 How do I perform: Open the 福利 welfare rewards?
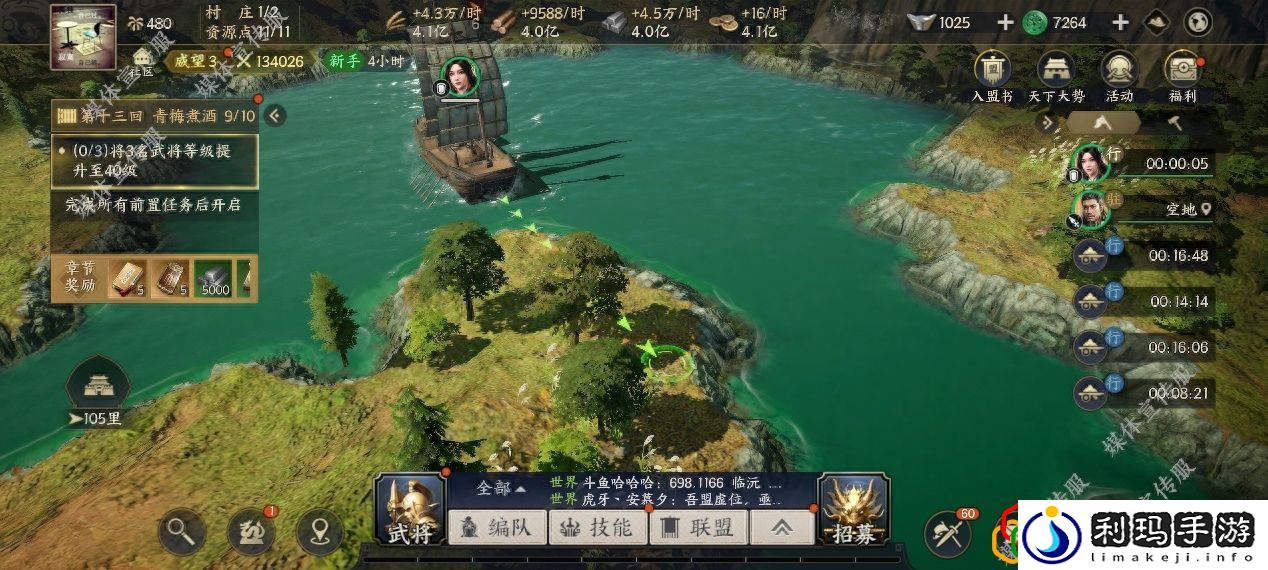click(1182, 77)
